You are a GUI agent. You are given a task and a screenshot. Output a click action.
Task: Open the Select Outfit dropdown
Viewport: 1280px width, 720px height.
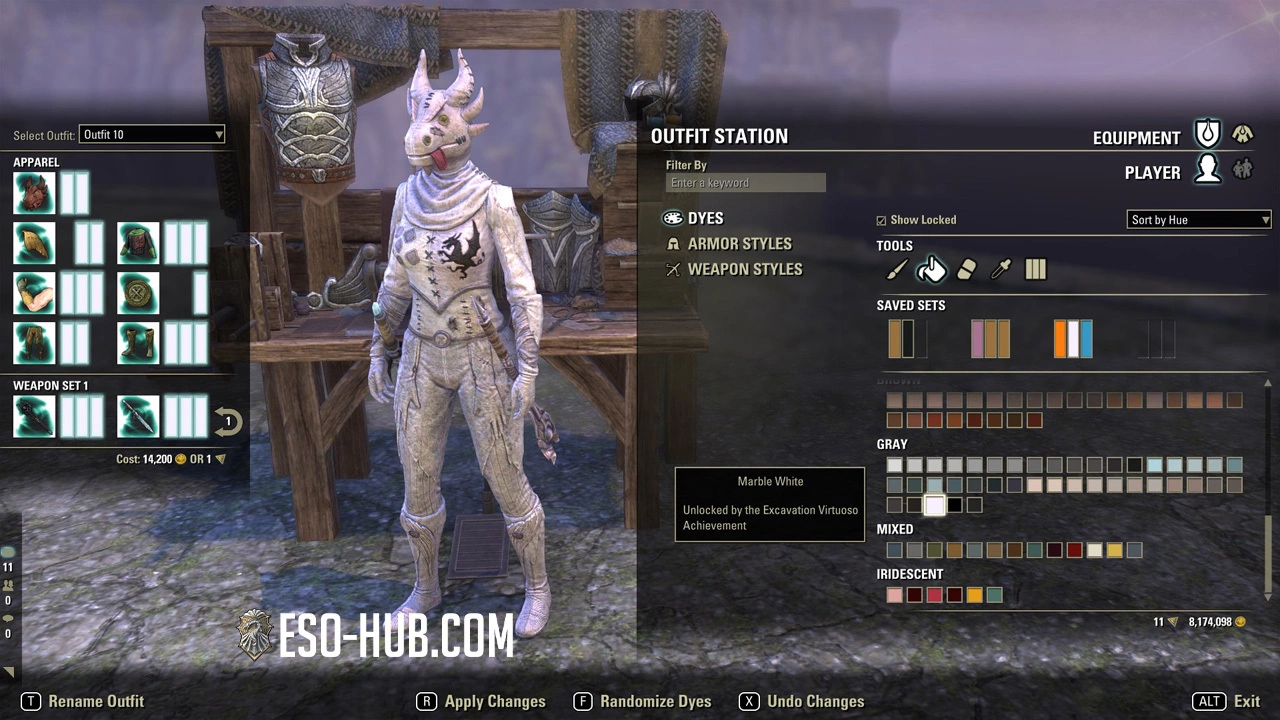(152, 134)
